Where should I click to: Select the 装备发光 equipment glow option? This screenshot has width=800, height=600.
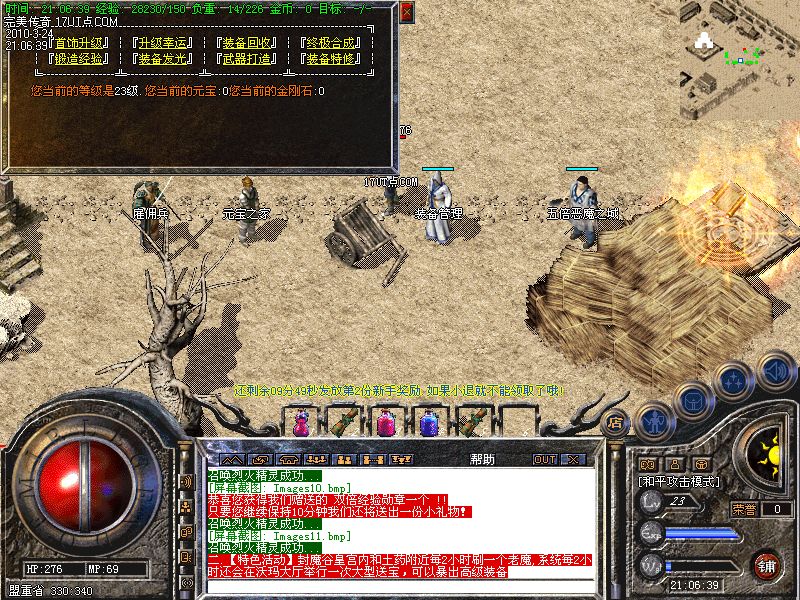click(165, 59)
